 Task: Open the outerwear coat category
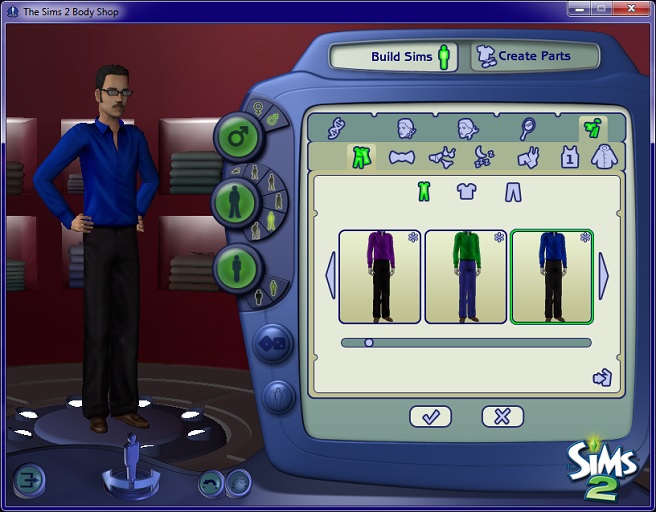pos(603,157)
